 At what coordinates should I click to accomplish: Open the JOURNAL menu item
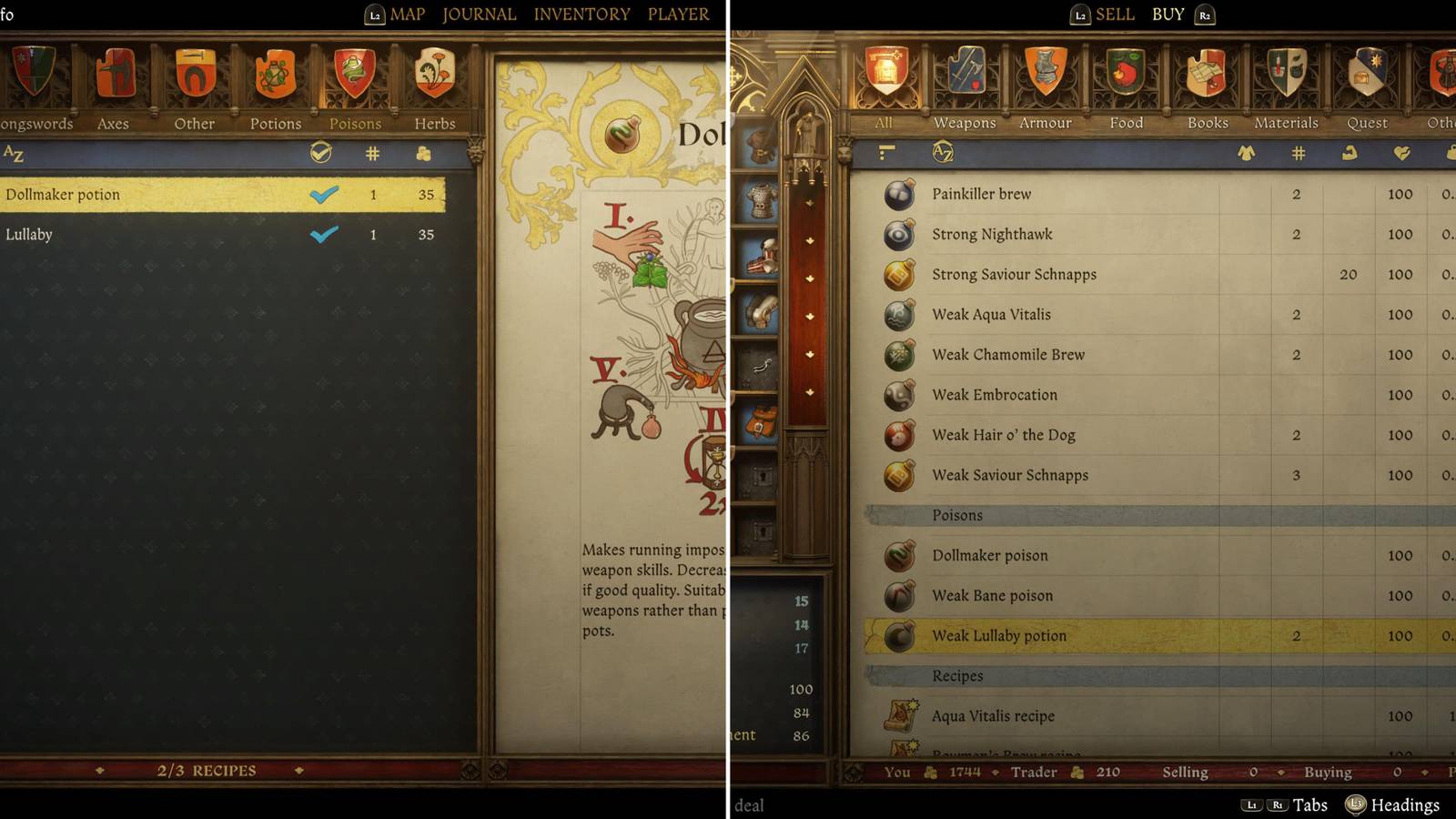[x=479, y=15]
